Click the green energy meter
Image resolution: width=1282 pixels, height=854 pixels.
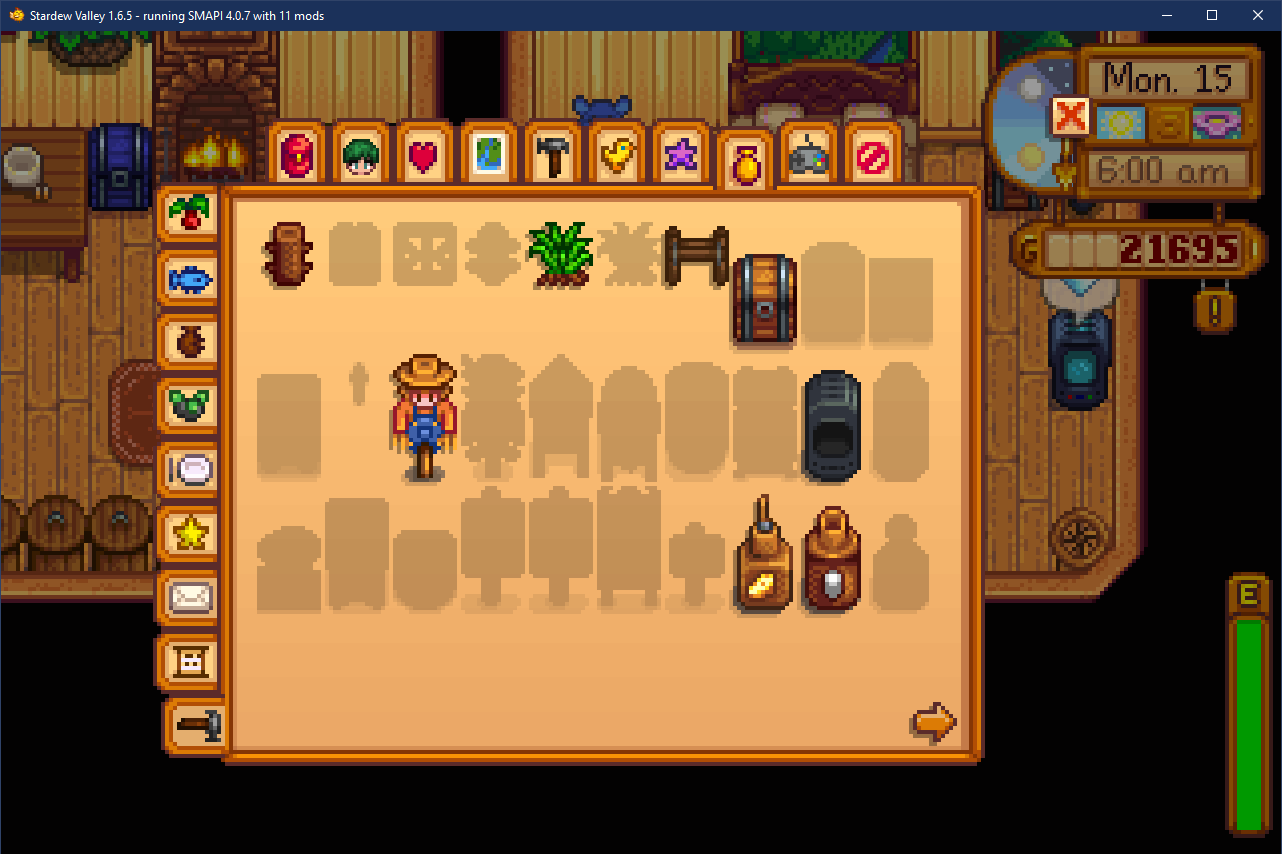(x=1249, y=720)
